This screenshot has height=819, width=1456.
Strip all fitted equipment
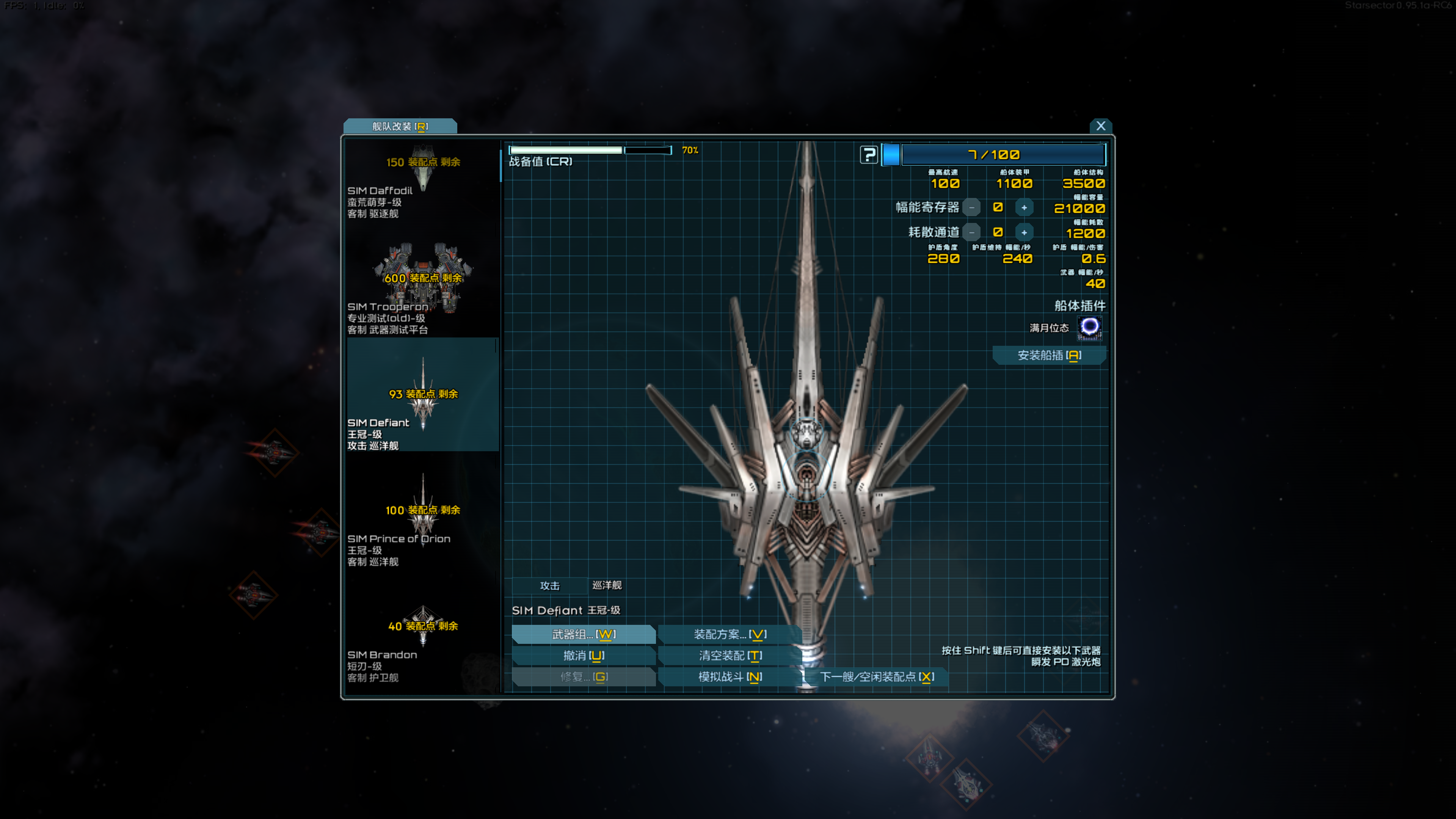(x=730, y=656)
